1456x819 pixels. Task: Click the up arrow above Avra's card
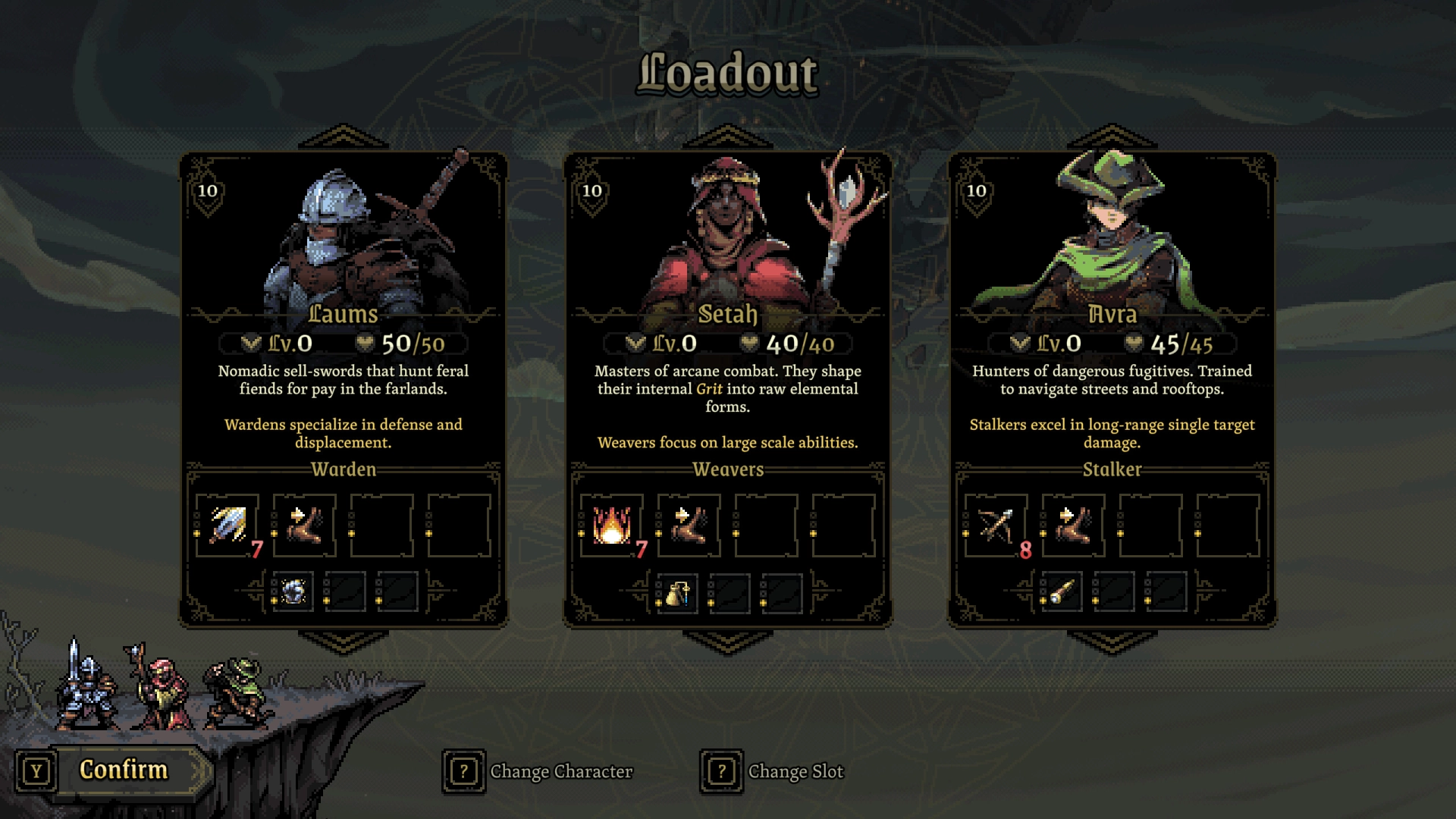pyautogui.click(x=1112, y=137)
